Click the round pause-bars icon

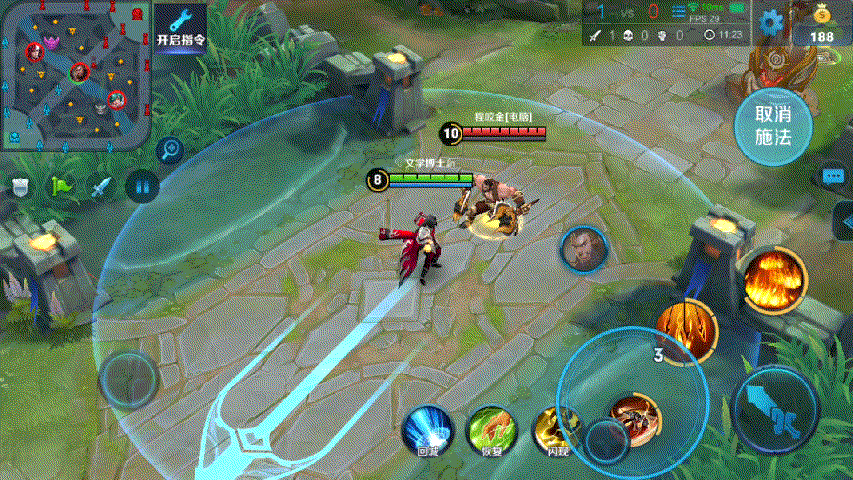click(x=142, y=186)
